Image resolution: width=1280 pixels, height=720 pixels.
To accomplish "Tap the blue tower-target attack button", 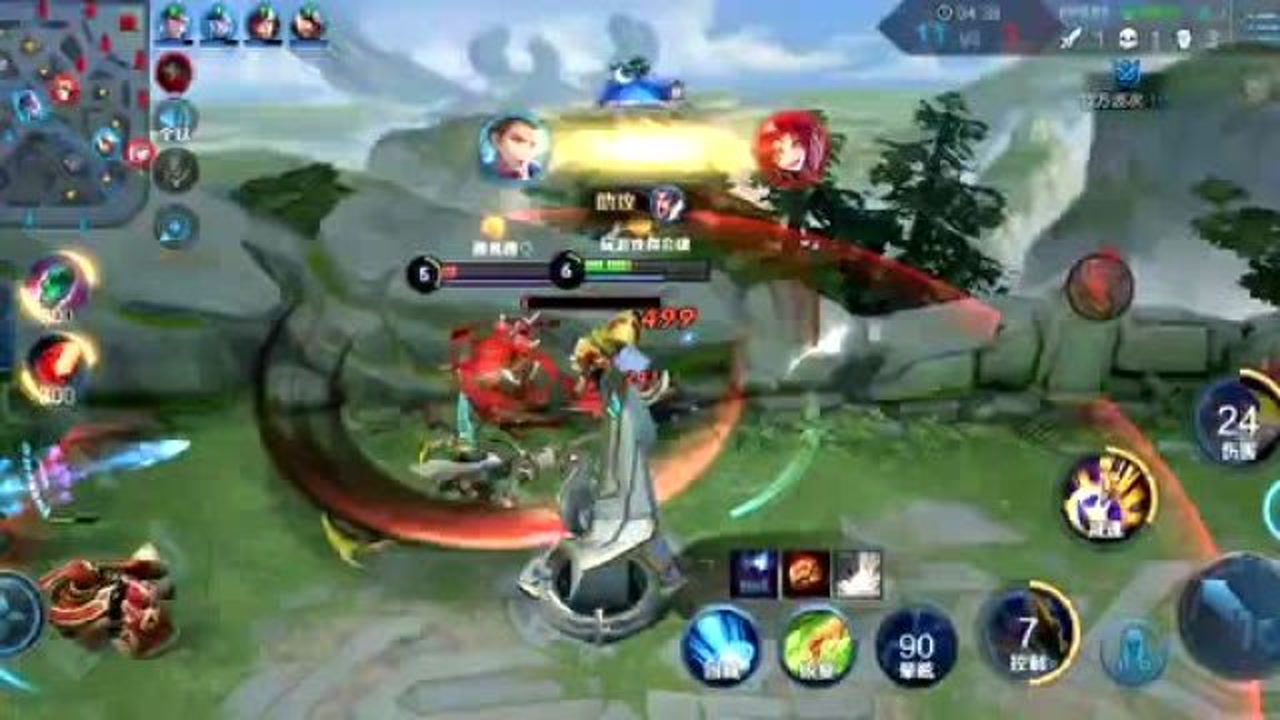I will [1134, 650].
